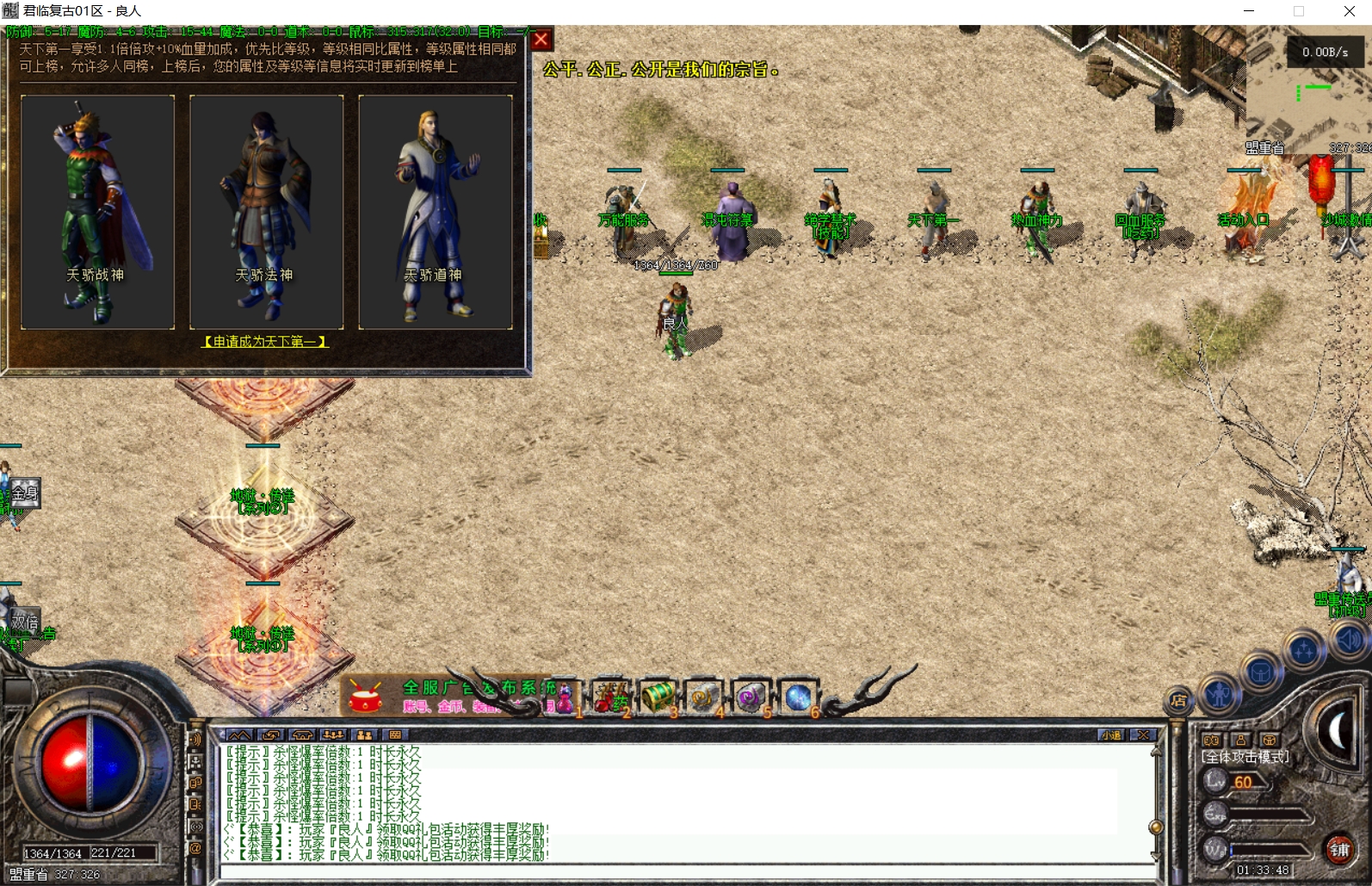The height and width of the screenshot is (886, 1372).
Task: Click the 小退 logout button
Action: (1111, 735)
